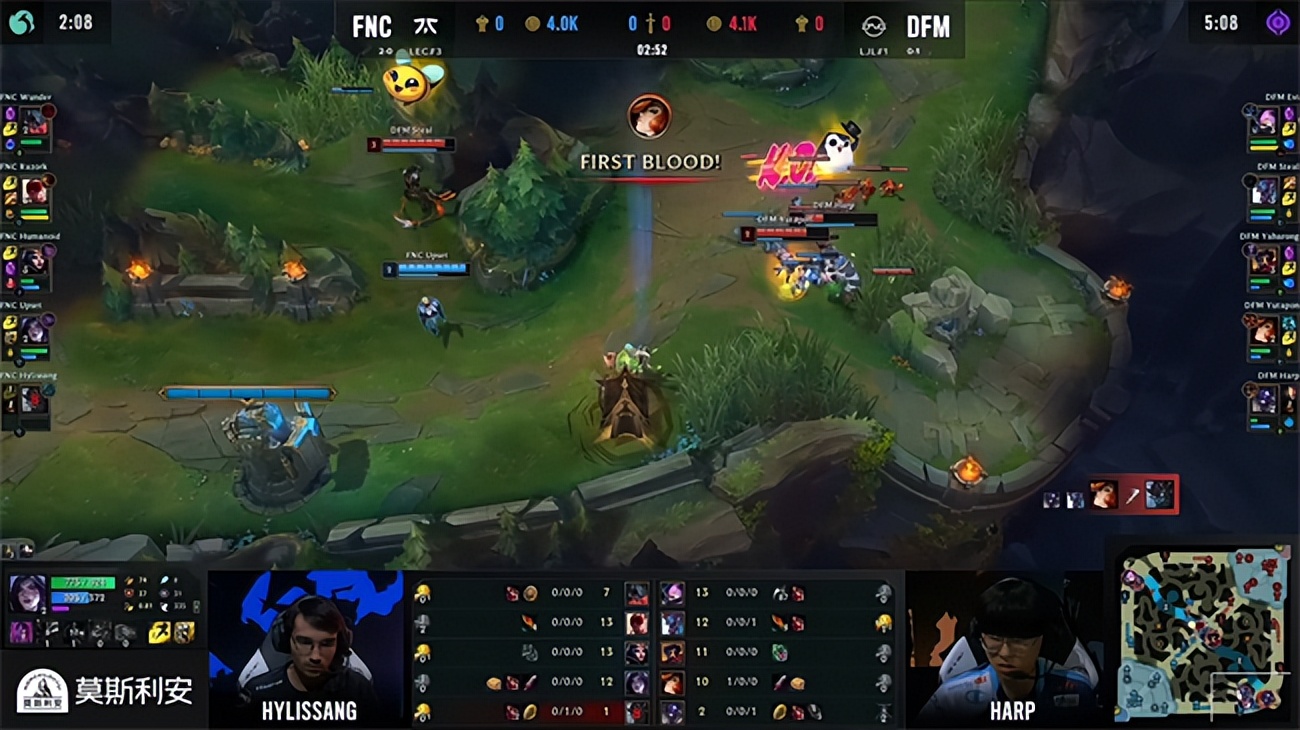Image resolution: width=1300 pixels, height=730 pixels.
Task: Click Hylissang's blue mana bar
Action: point(70,597)
